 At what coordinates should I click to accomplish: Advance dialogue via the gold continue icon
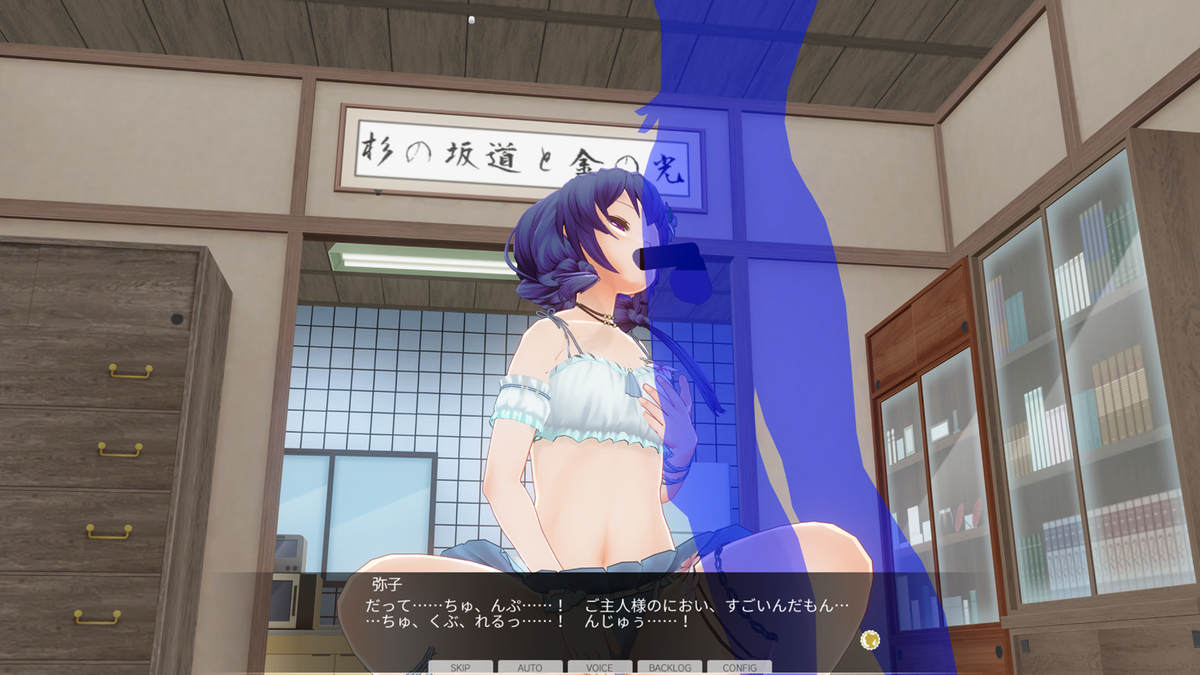pos(870,639)
